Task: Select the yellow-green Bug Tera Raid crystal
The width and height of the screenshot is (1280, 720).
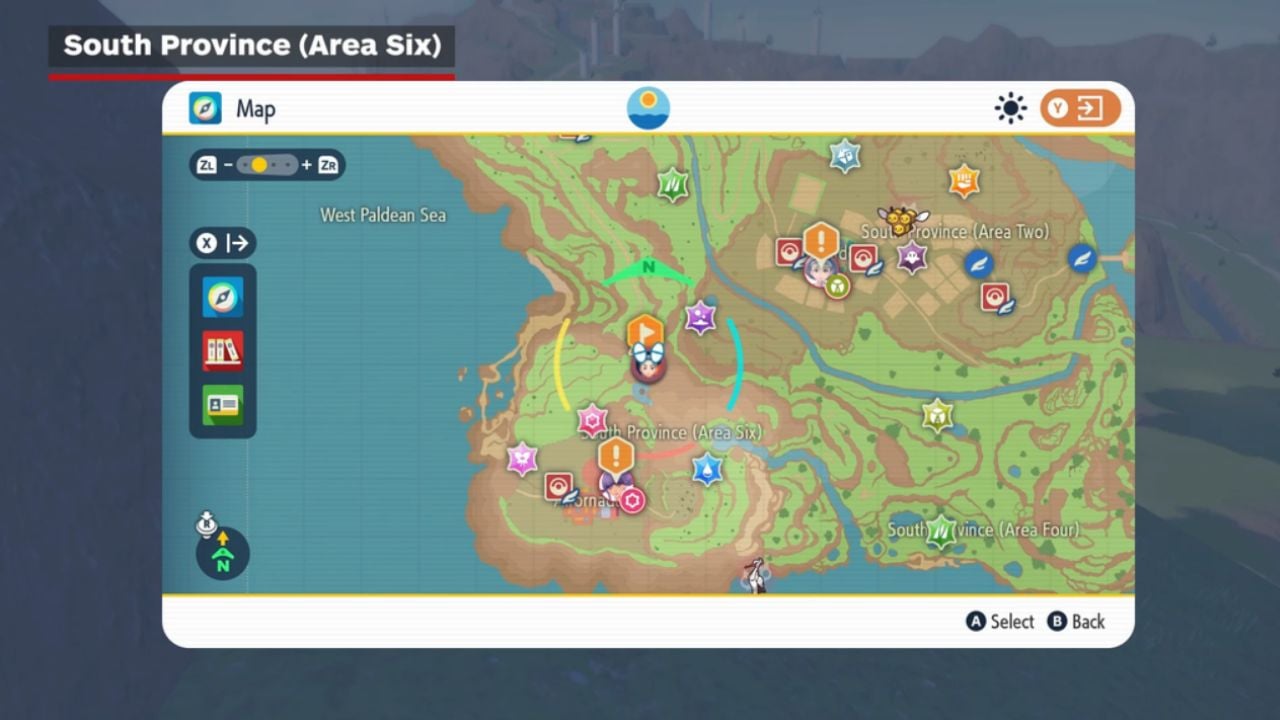Action: 937,415
